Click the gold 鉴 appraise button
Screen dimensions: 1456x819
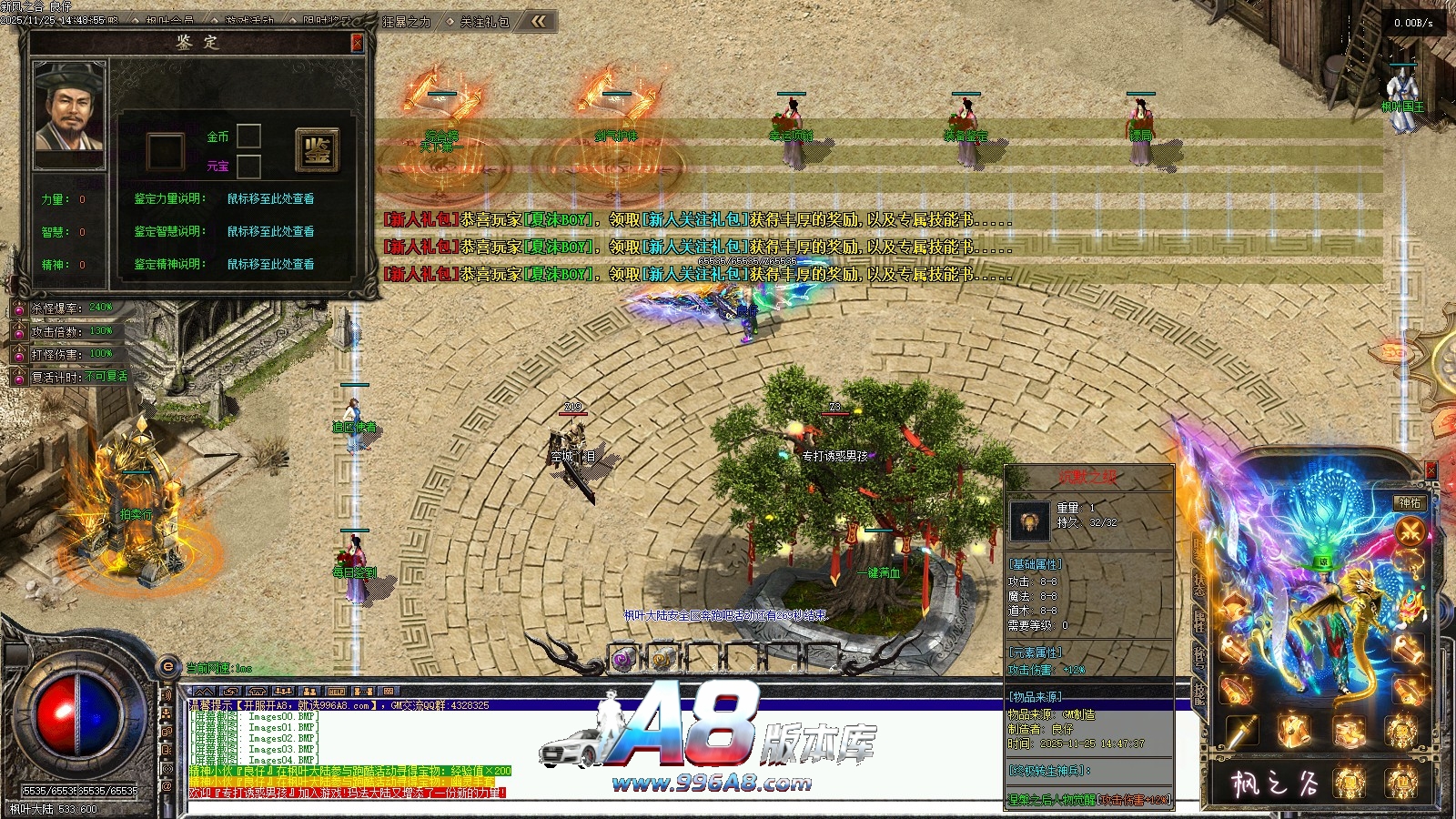point(317,150)
